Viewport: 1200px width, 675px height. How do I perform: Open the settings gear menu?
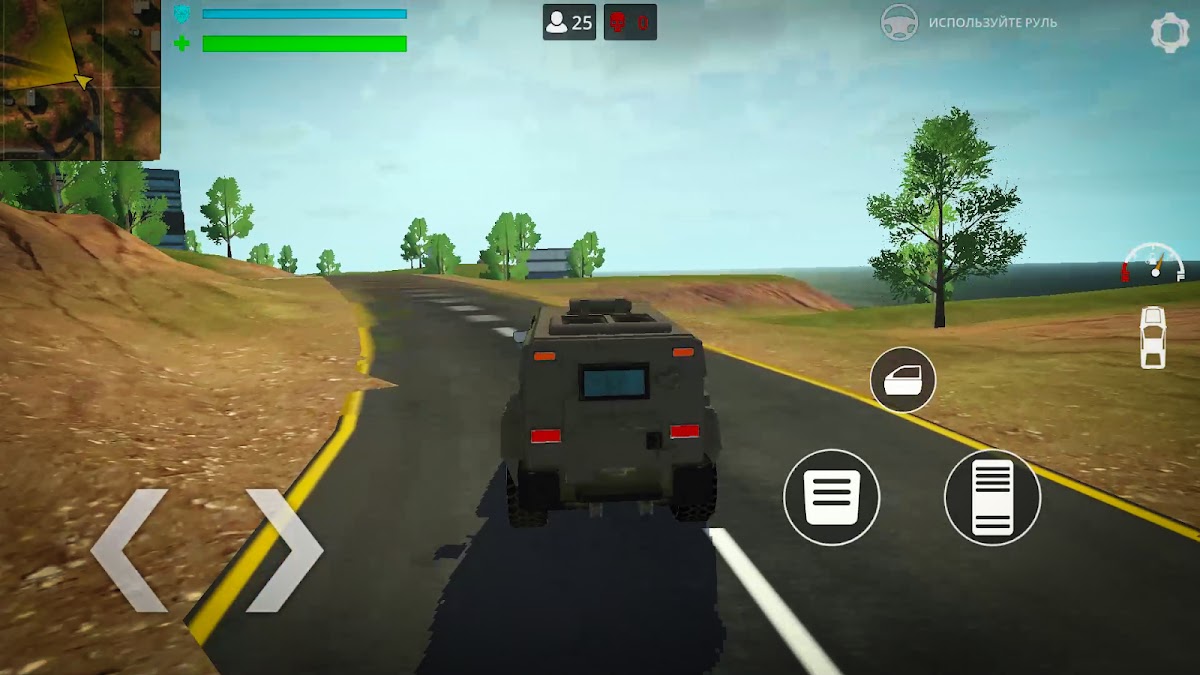tap(1169, 33)
